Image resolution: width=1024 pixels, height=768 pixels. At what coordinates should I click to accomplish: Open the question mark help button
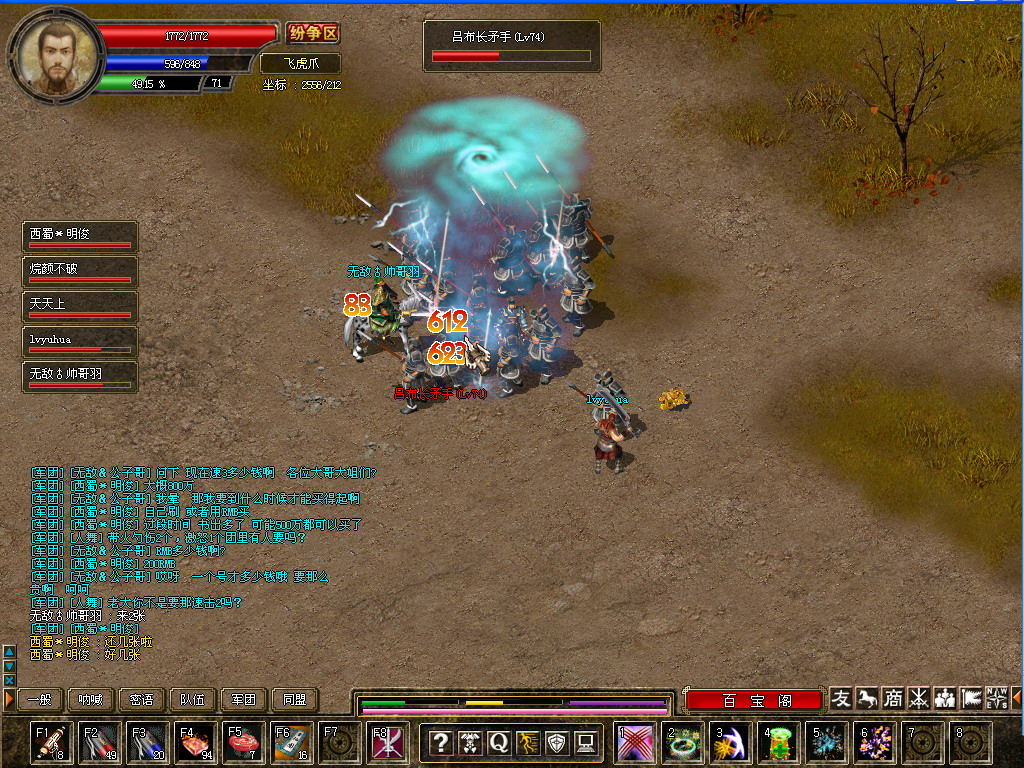click(440, 742)
